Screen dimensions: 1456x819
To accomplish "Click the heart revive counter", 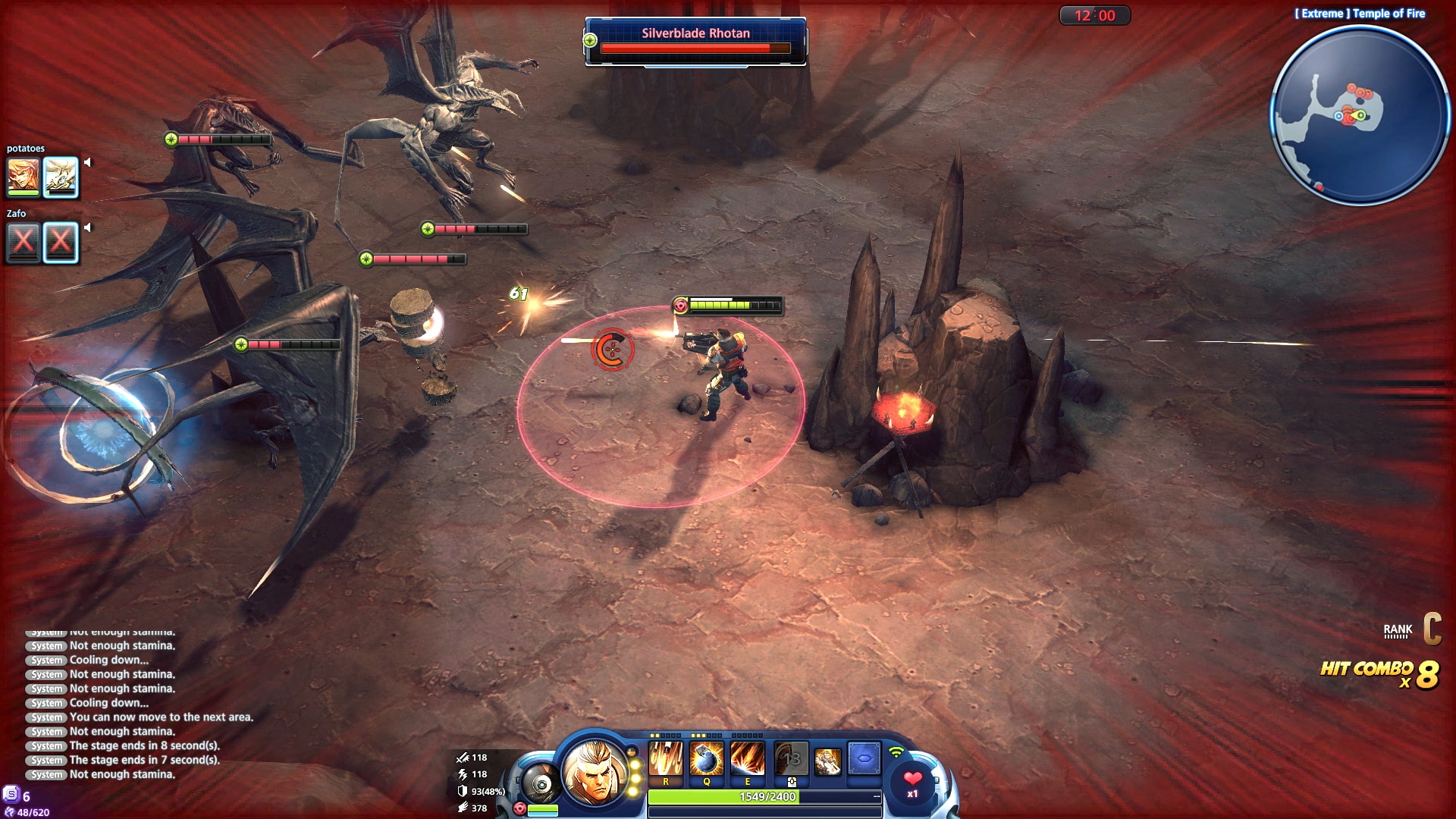I will 912,783.
